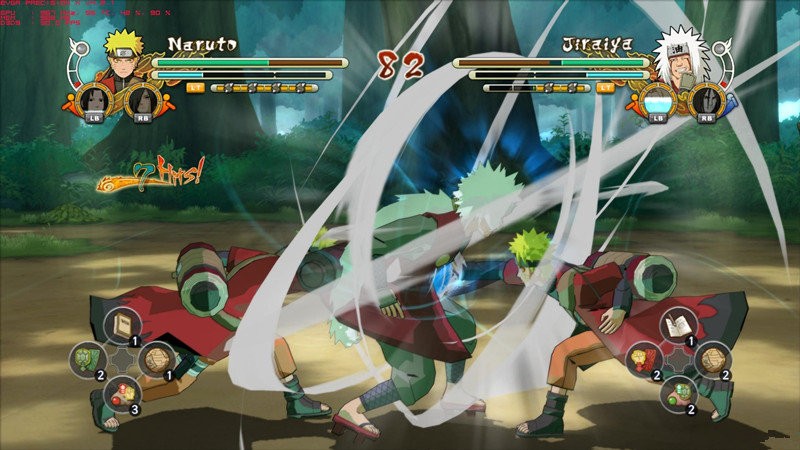Select Jiraiya's recharging blue support icon
This screenshot has width=800, height=450.
[x=658, y=103]
